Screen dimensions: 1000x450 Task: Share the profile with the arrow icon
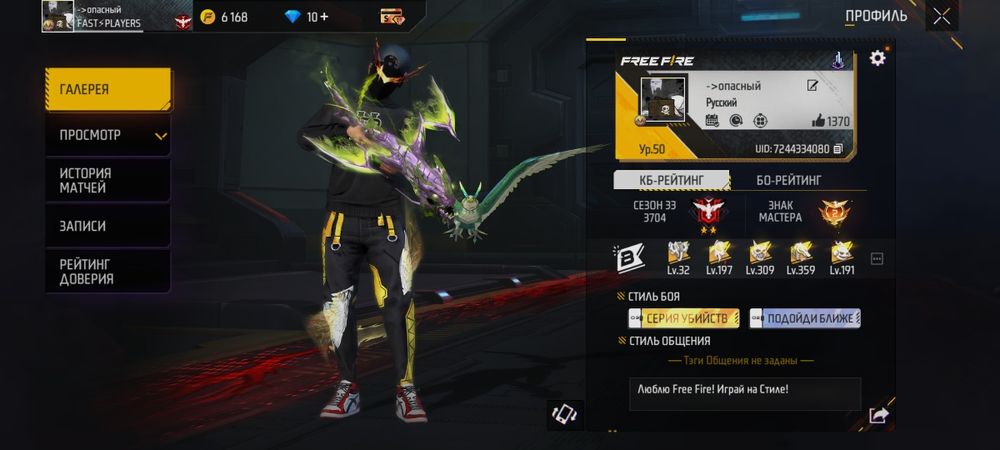click(878, 415)
